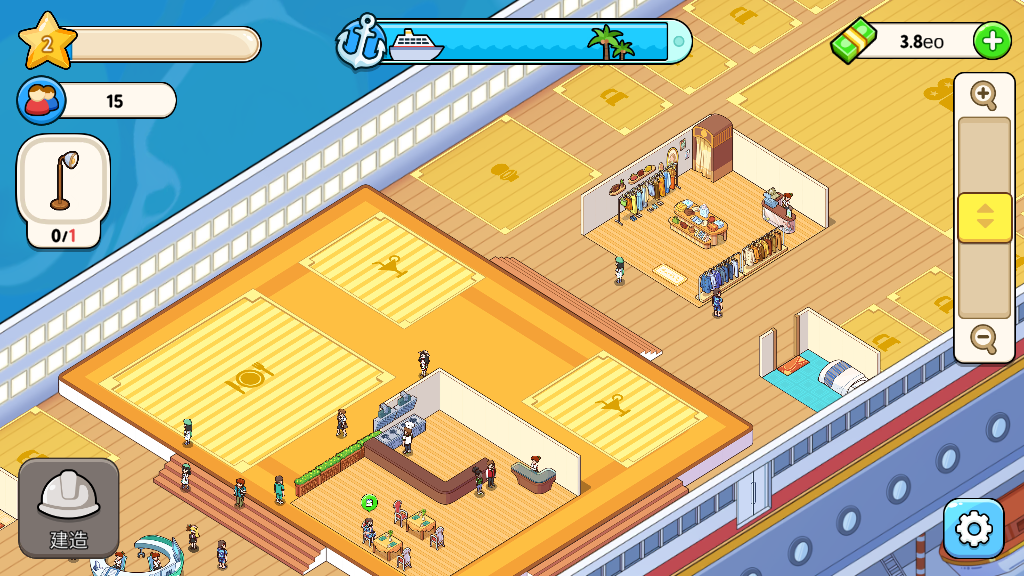Viewport: 1024px width, 576px height.
Task: Tap the star level badge
Action: pyautogui.click(x=47, y=42)
